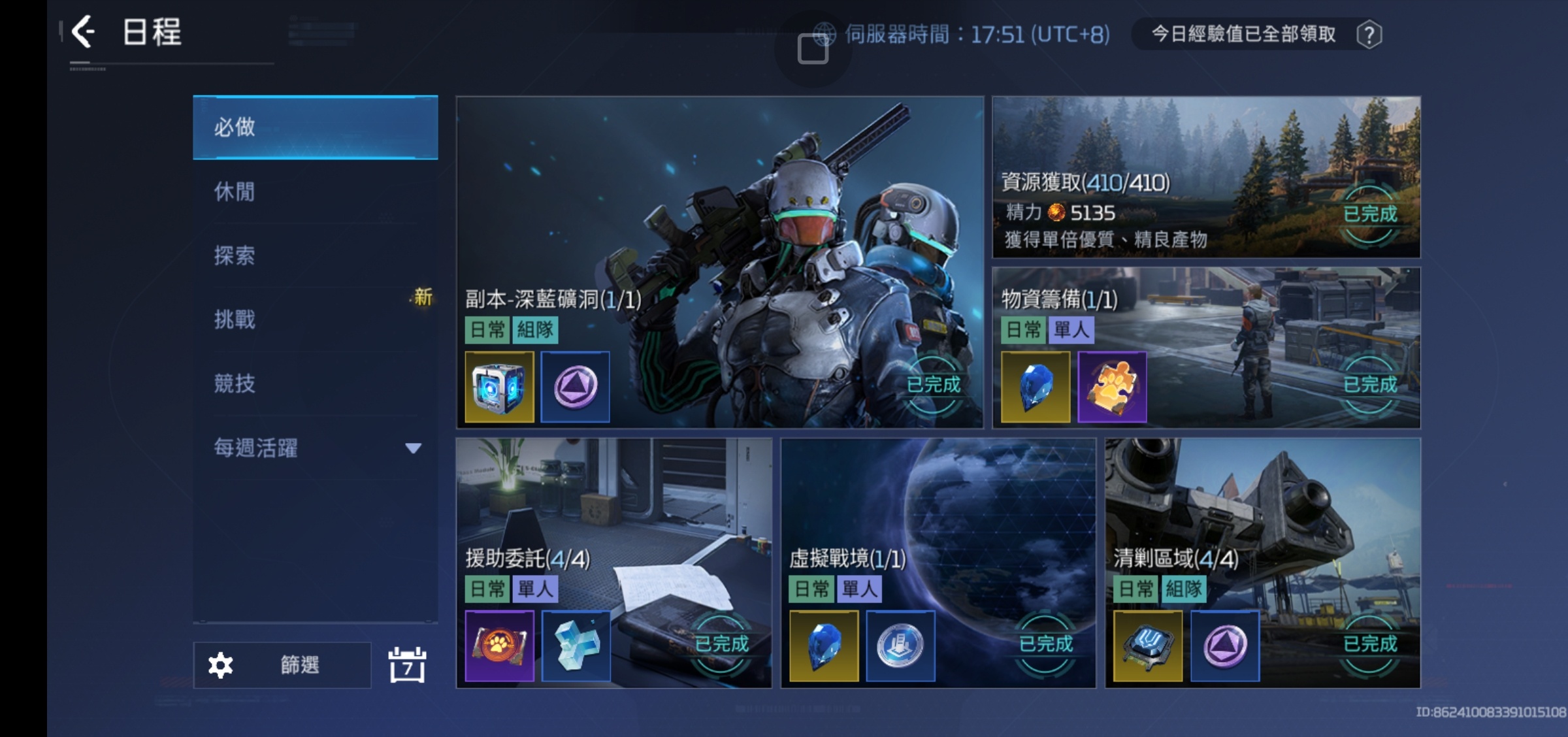Switch to the 休閒 tab
Image resolution: width=1568 pixels, height=737 pixels.
315,191
